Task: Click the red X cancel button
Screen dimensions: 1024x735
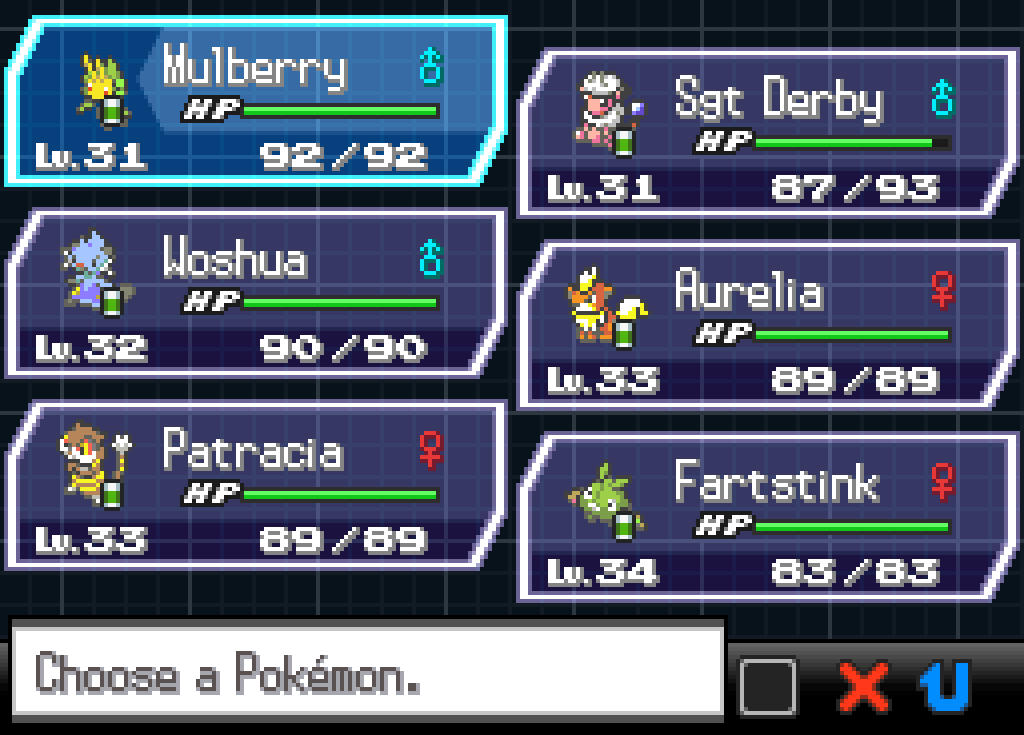Action: point(863,687)
